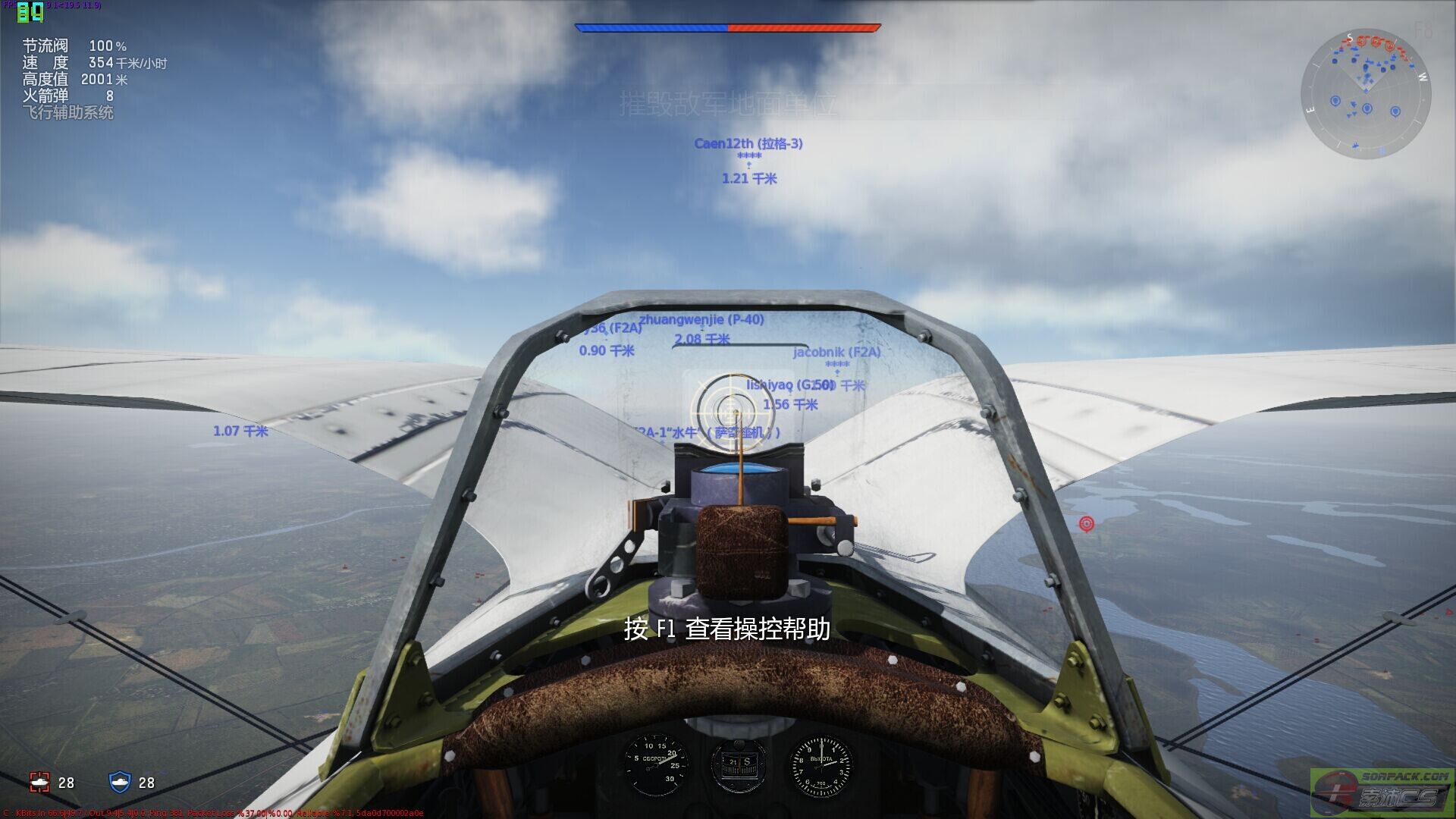
Task: Select the Caen12th player name tag
Action: [748, 143]
